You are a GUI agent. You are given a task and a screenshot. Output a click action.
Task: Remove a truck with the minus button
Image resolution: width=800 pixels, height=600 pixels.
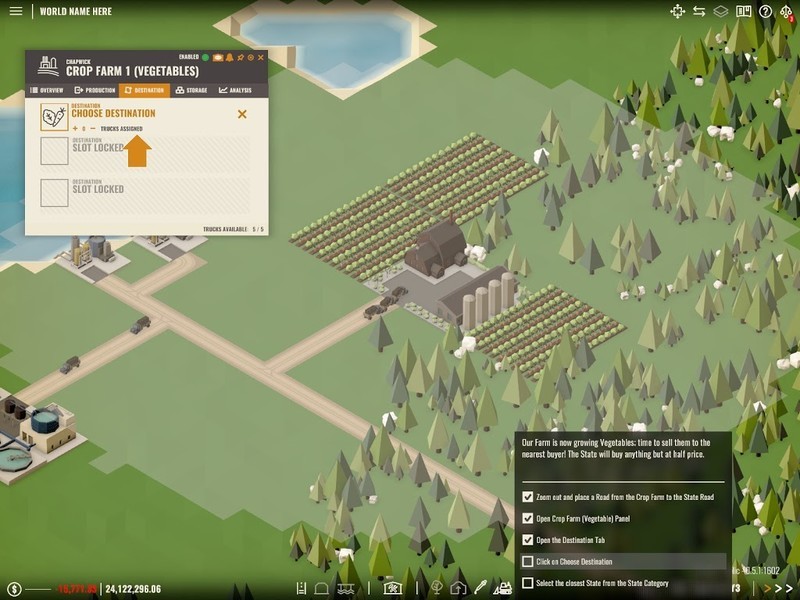[93, 129]
